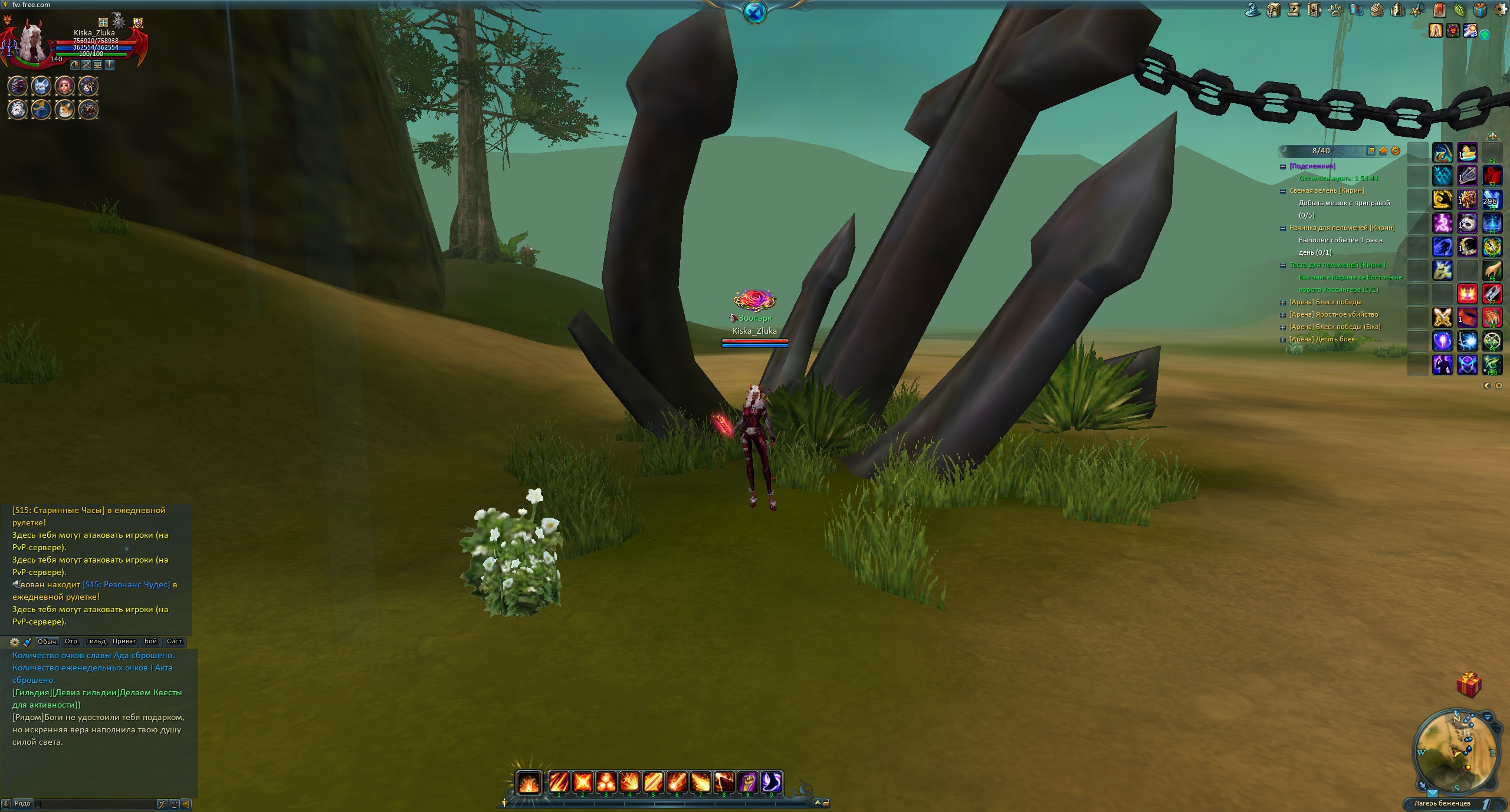Open the red gift box above minimap
The height and width of the screenshot is (812, 1510).
click(1469, 685)
